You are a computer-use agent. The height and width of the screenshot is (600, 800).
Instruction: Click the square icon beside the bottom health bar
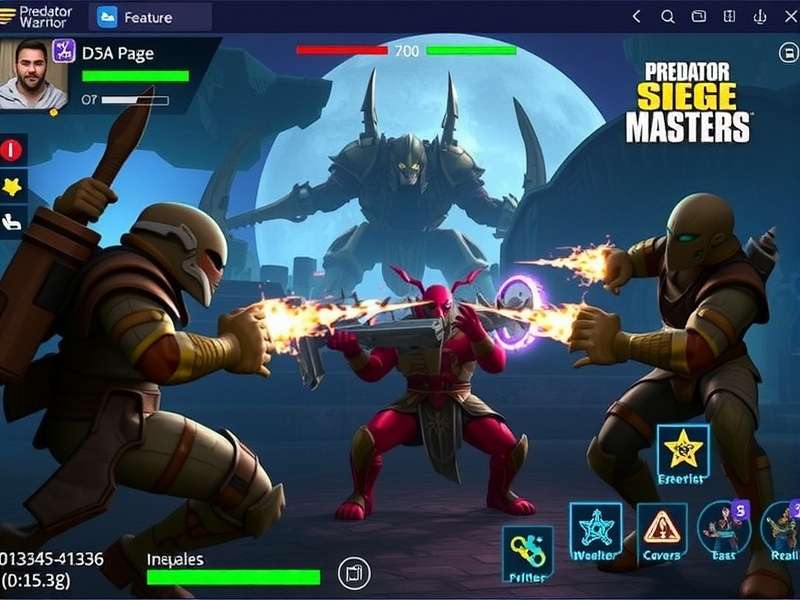[x=352, y=573]
